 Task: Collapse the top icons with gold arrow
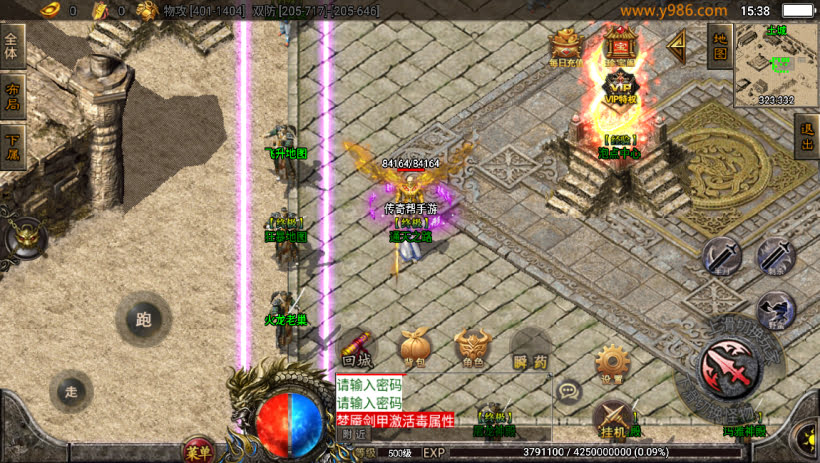click(x=677, y=45)
